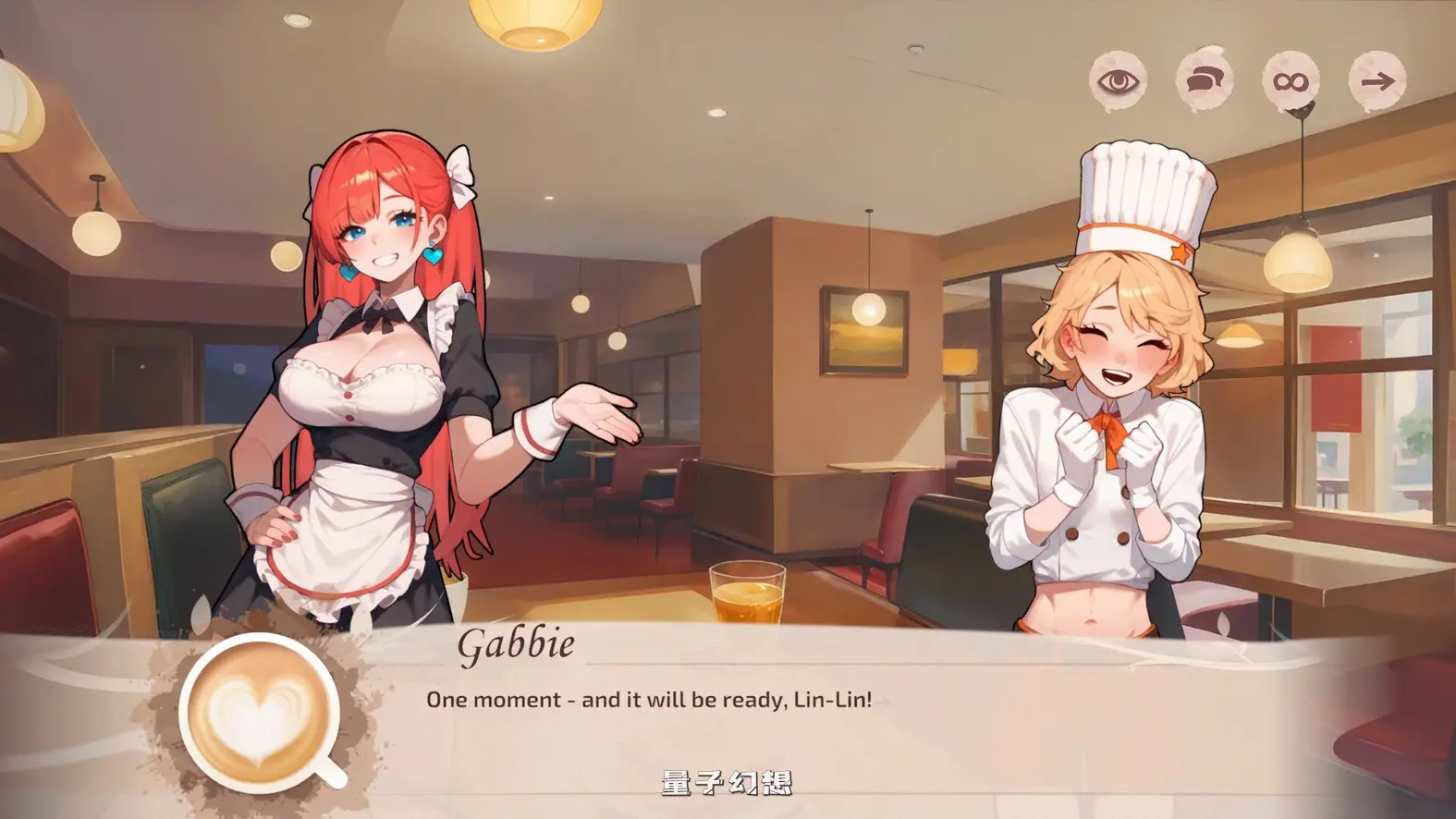Image resolution: width=1456 pixels, height=819 pixels.
Task: Click Lin-Lin's orange bow tie
Action: [1109, 427]
